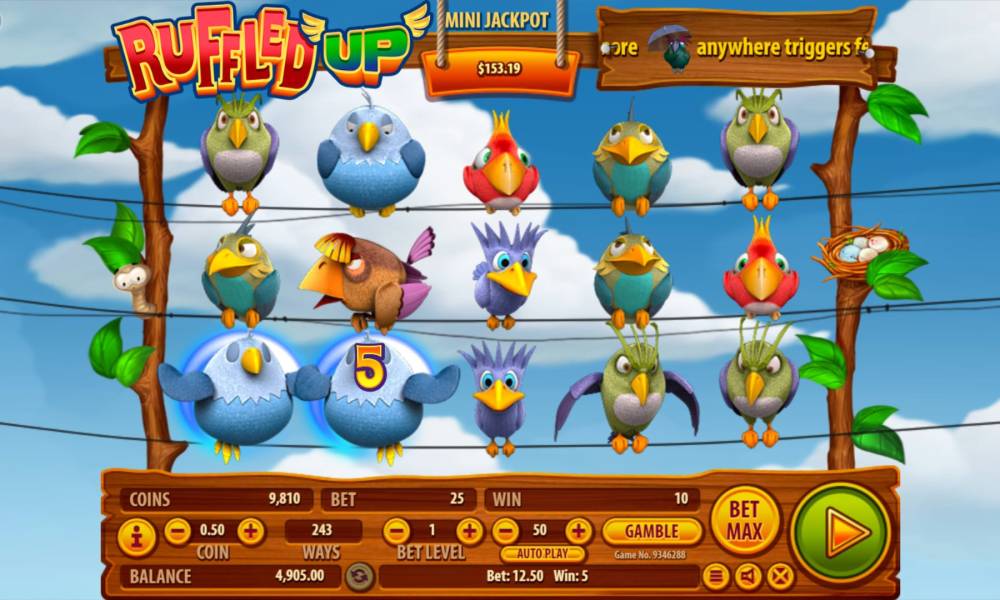Increase the coin value
This screenshot has width=1000, height=600.
click(x=251, y=531)
